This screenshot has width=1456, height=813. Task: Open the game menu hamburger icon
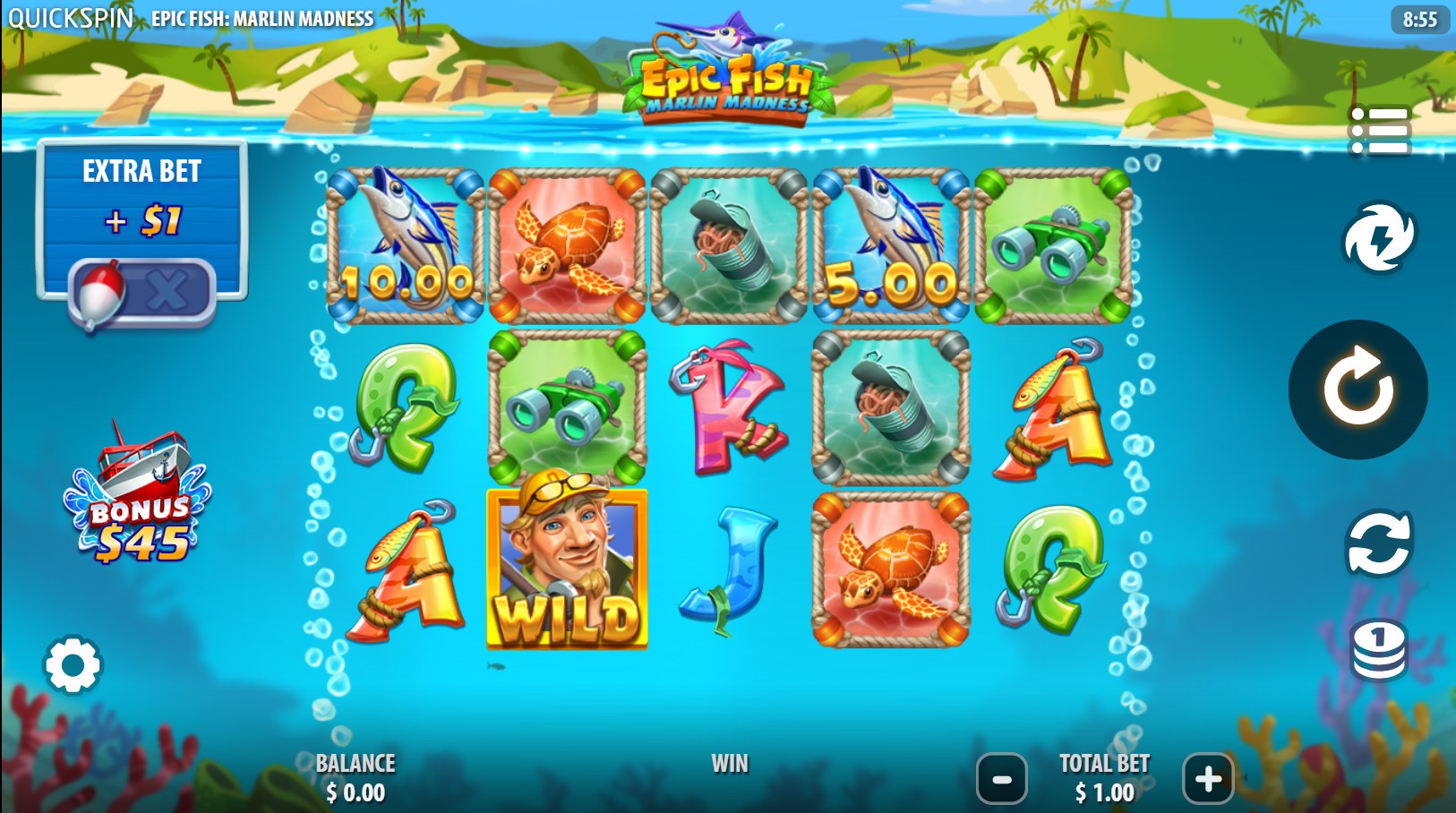[x=1379, y=128]
